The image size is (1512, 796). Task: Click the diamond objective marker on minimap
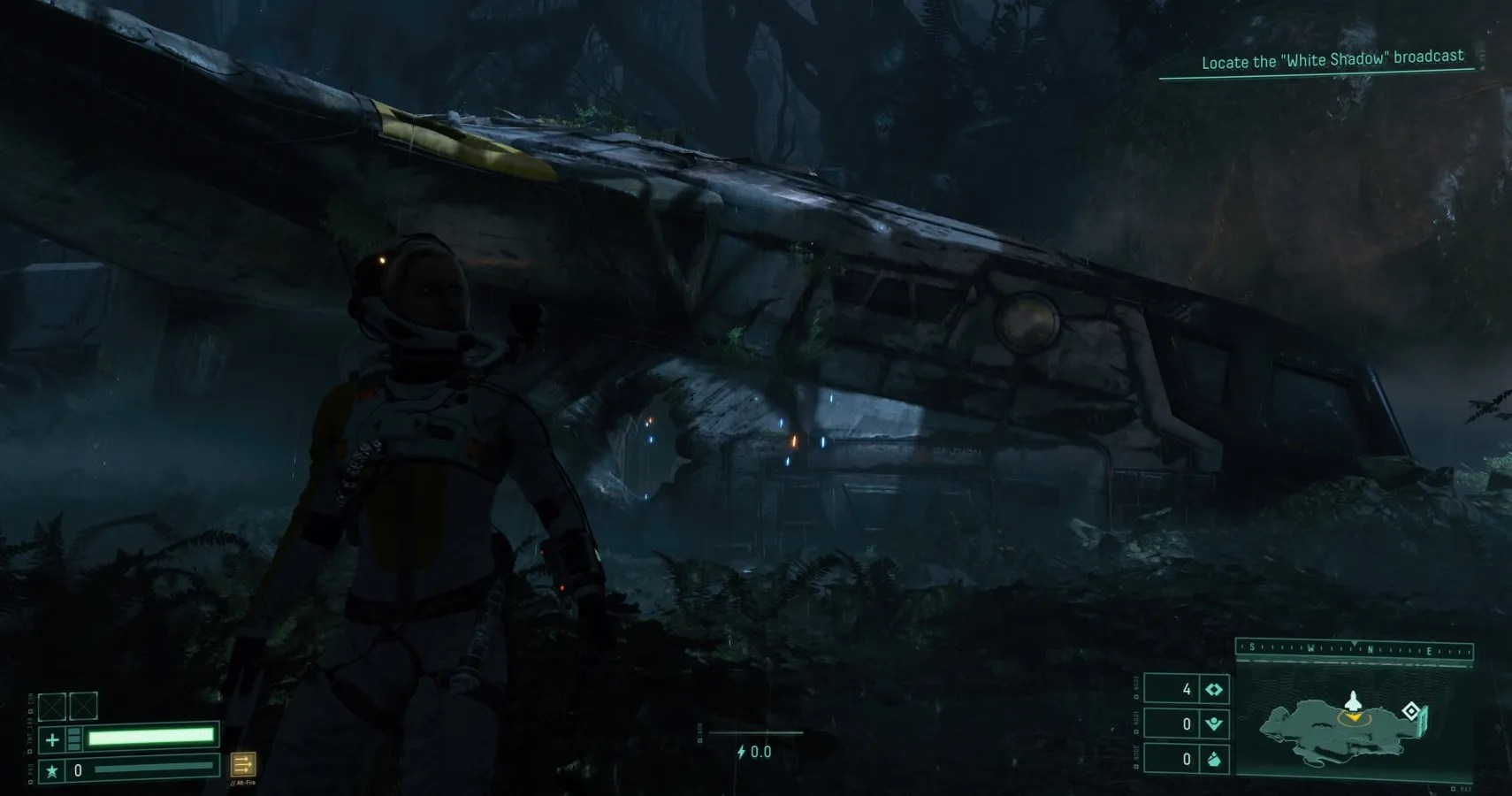1410,710
